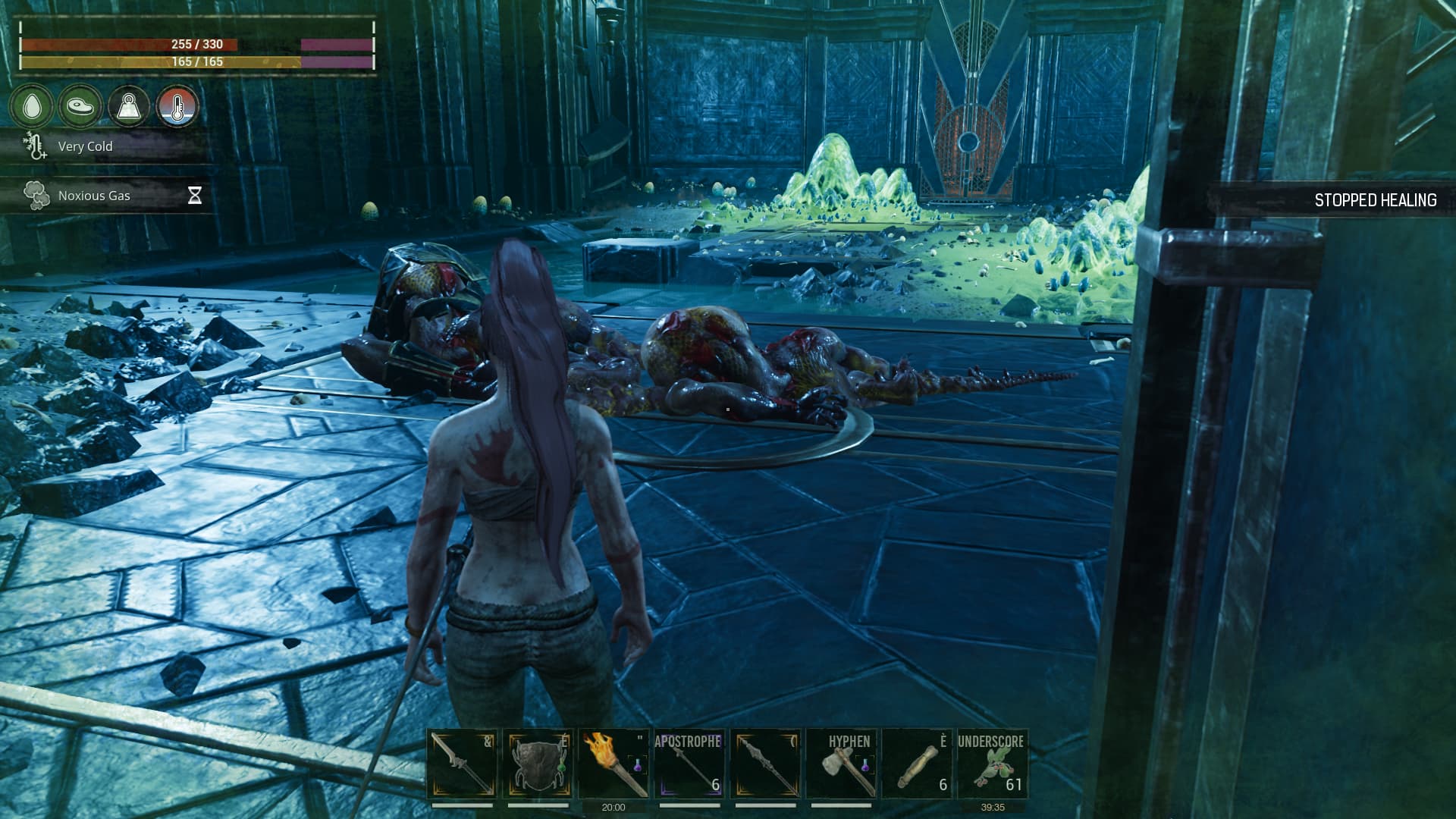Select the Underscore berry branch slot
This screenshot has width=1456, height=819.
pyautogui.click(x=992, y=764)
